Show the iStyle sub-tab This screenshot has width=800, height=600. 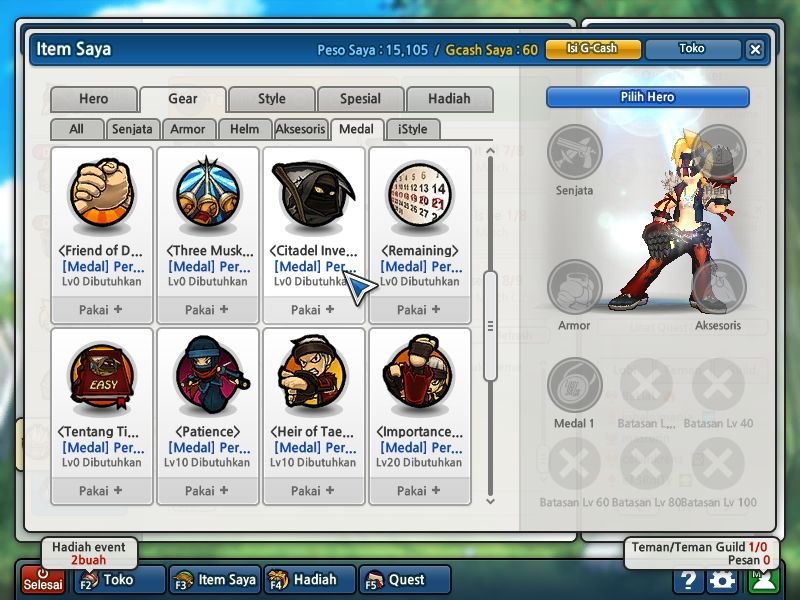coord(412,129)
